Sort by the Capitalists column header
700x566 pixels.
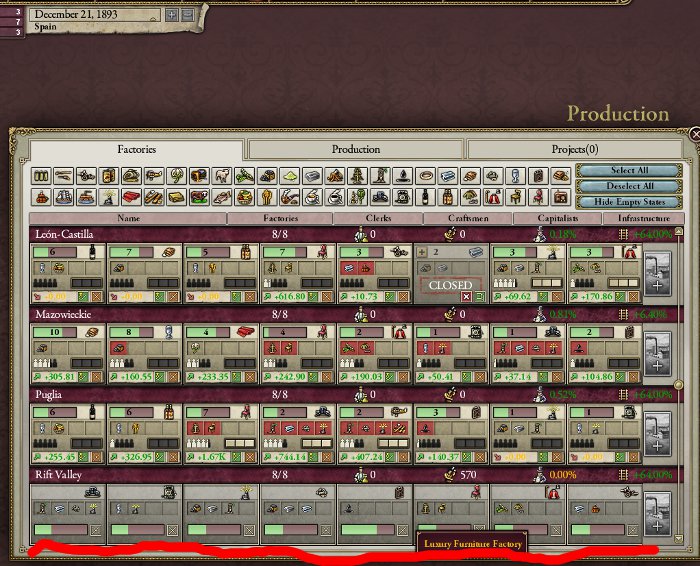[x=557, y=217]
